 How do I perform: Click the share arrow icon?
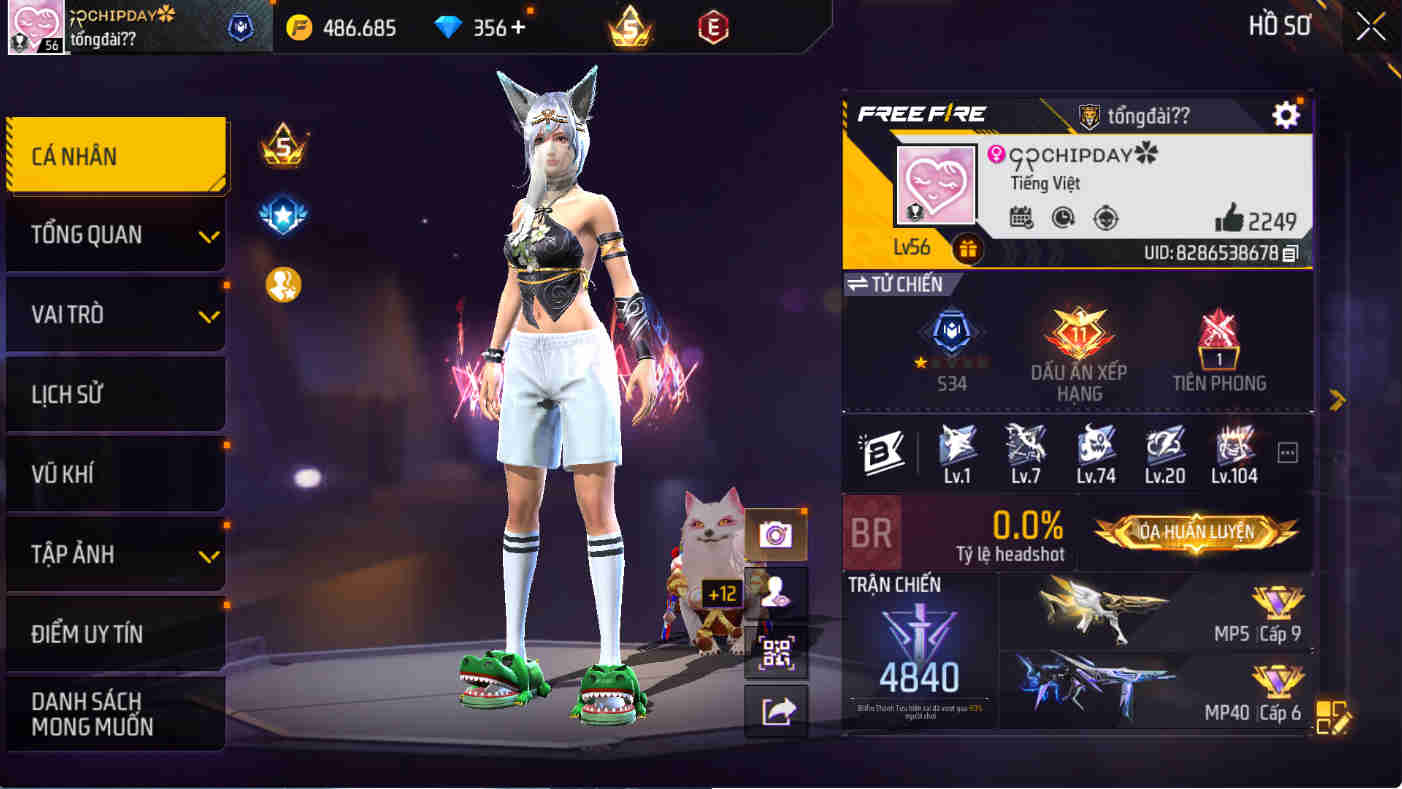point(775,707)
